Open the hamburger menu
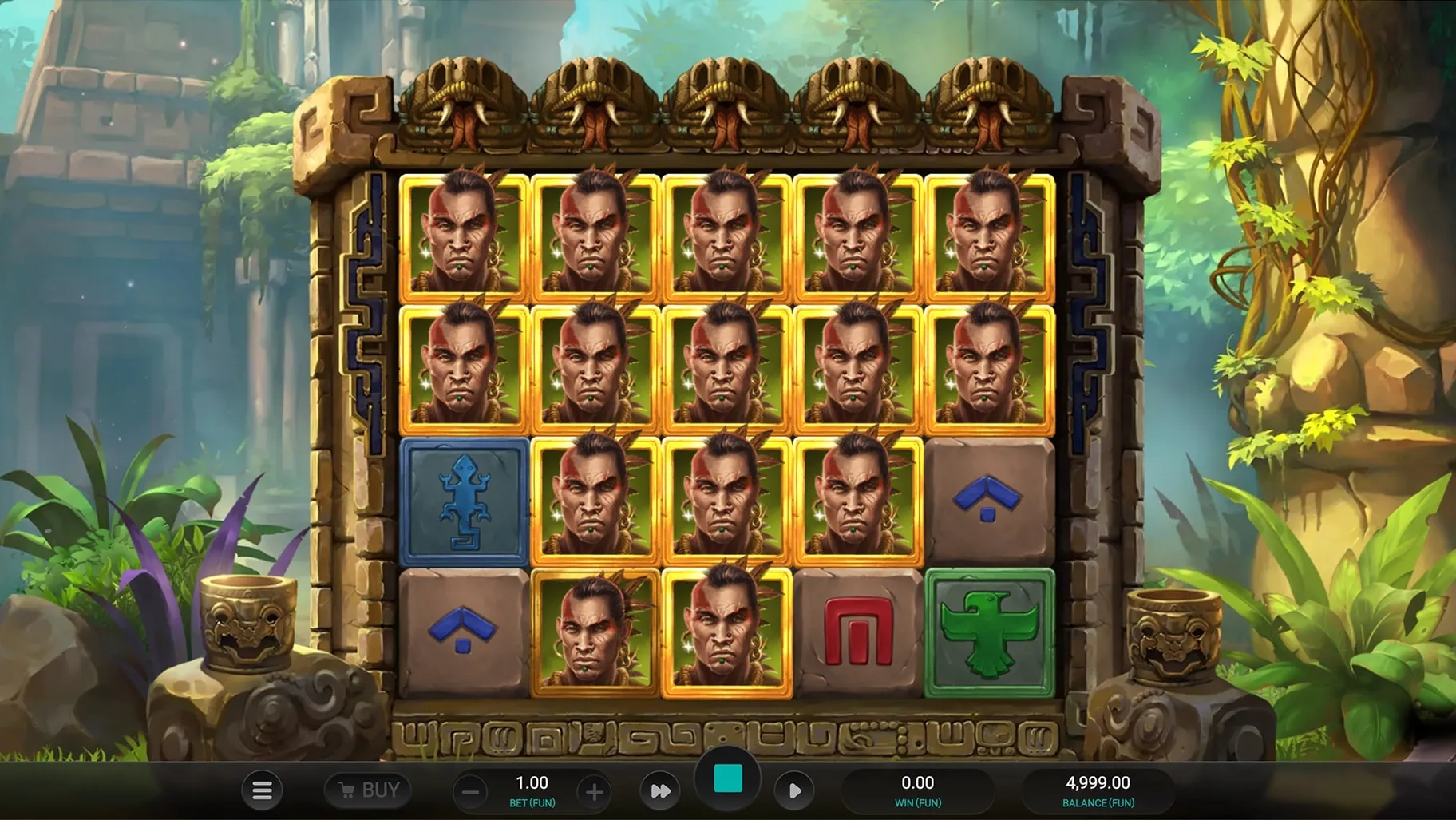Screen dimensions: 1456x820 click(x=262, y=790)
